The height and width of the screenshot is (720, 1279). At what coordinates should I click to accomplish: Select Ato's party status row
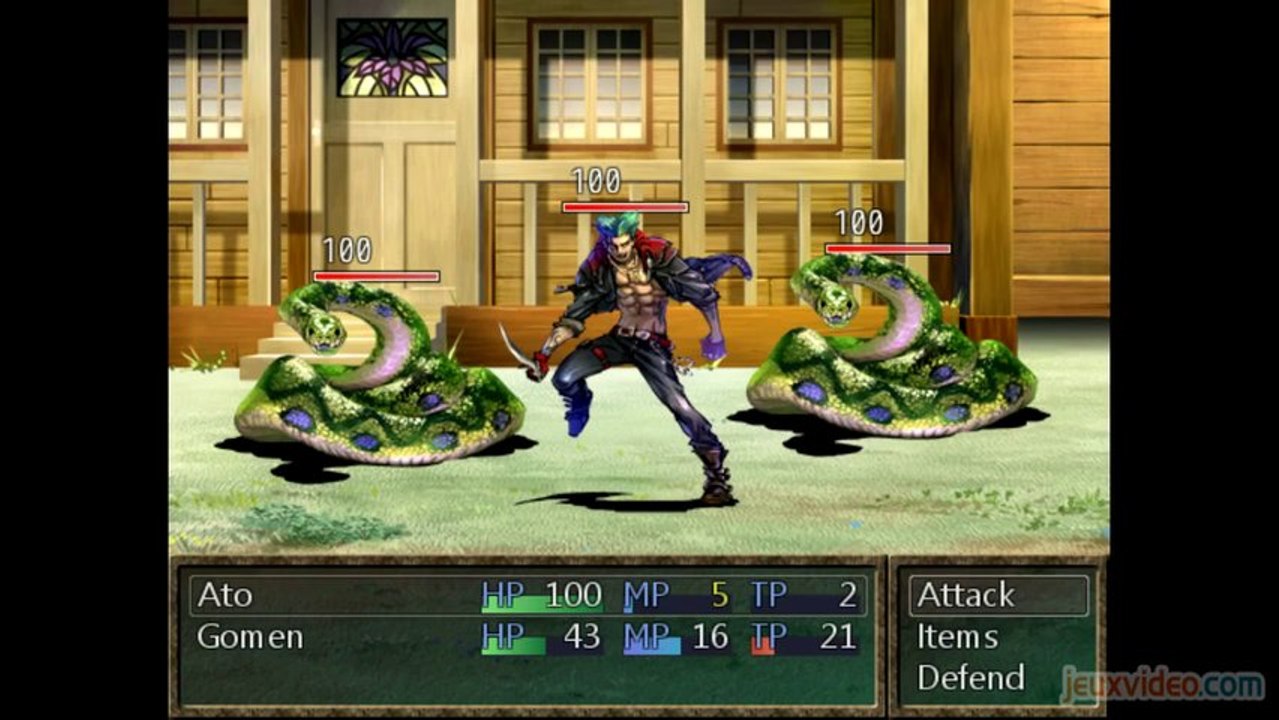(527, 595)
